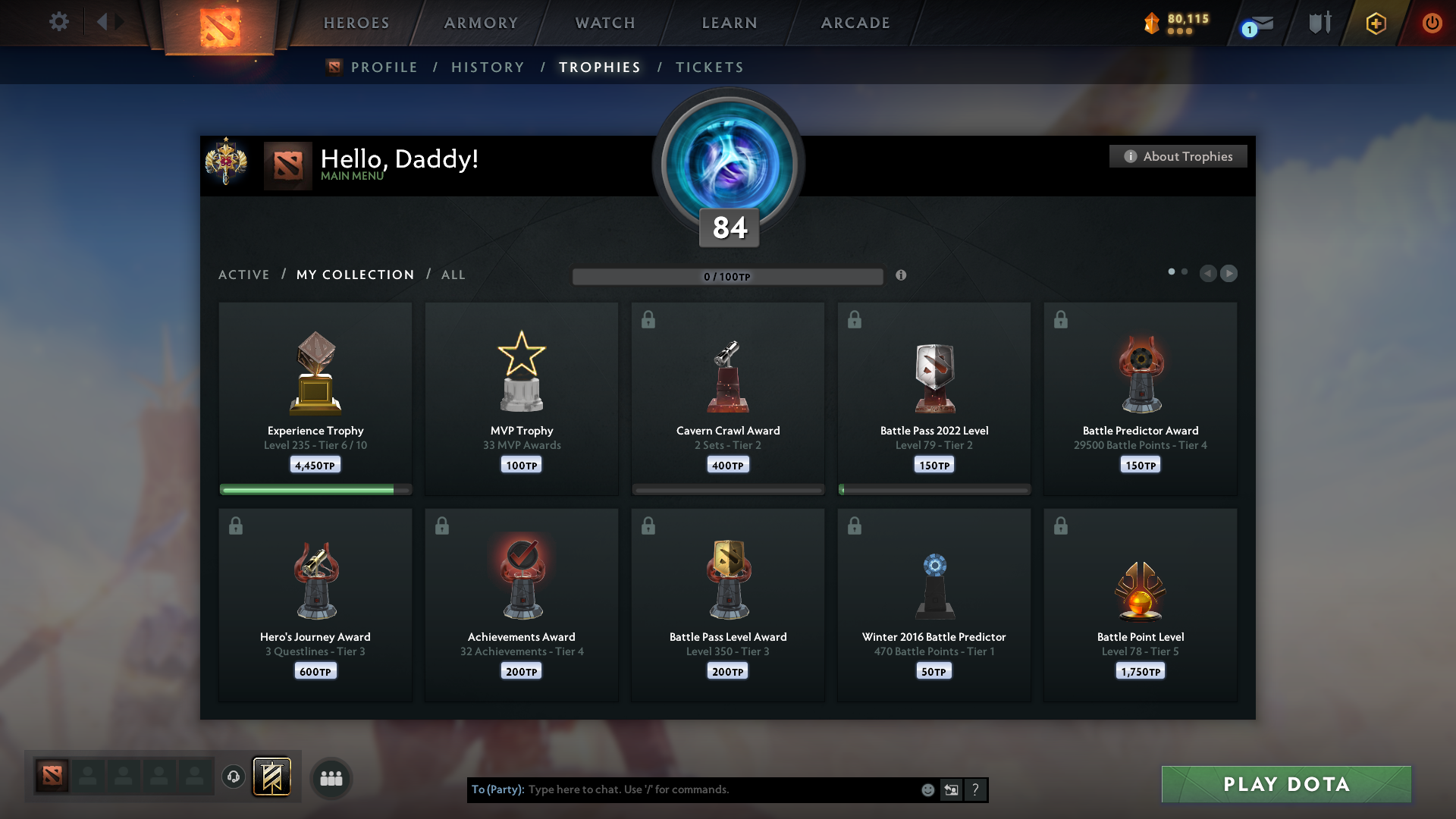
Task: Open Dota Plus hexagon icon in top bar
Action: tap(1375, 24)
